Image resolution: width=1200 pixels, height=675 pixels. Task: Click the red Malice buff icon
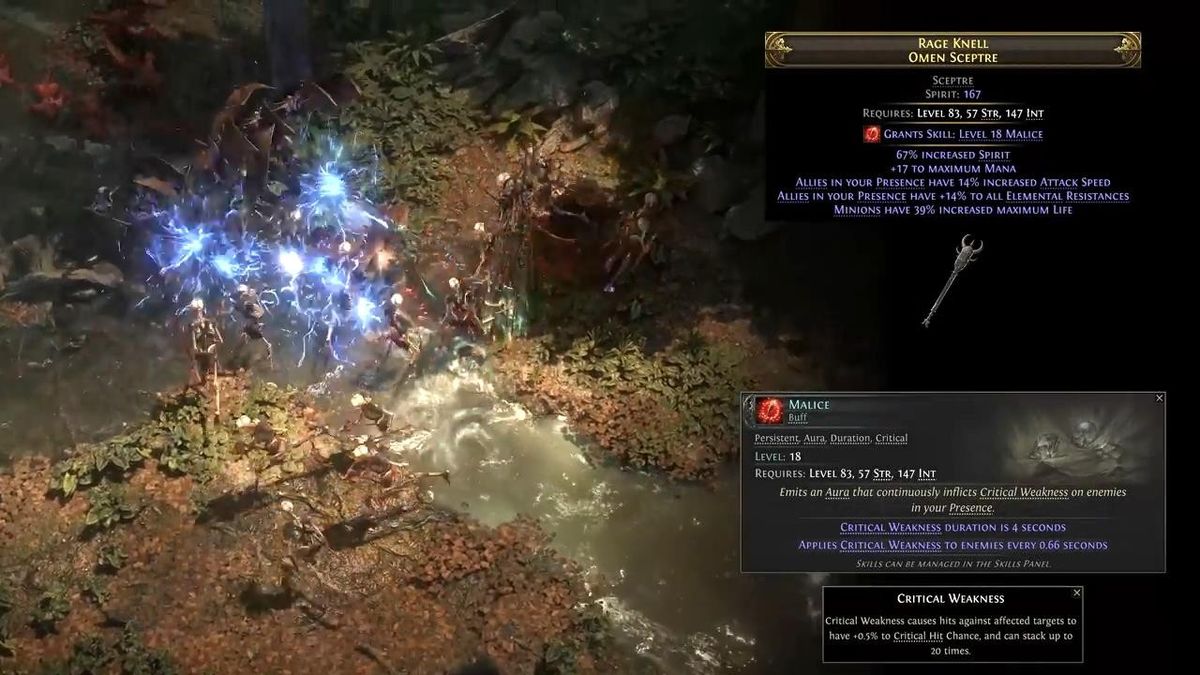tap(770, 411)
